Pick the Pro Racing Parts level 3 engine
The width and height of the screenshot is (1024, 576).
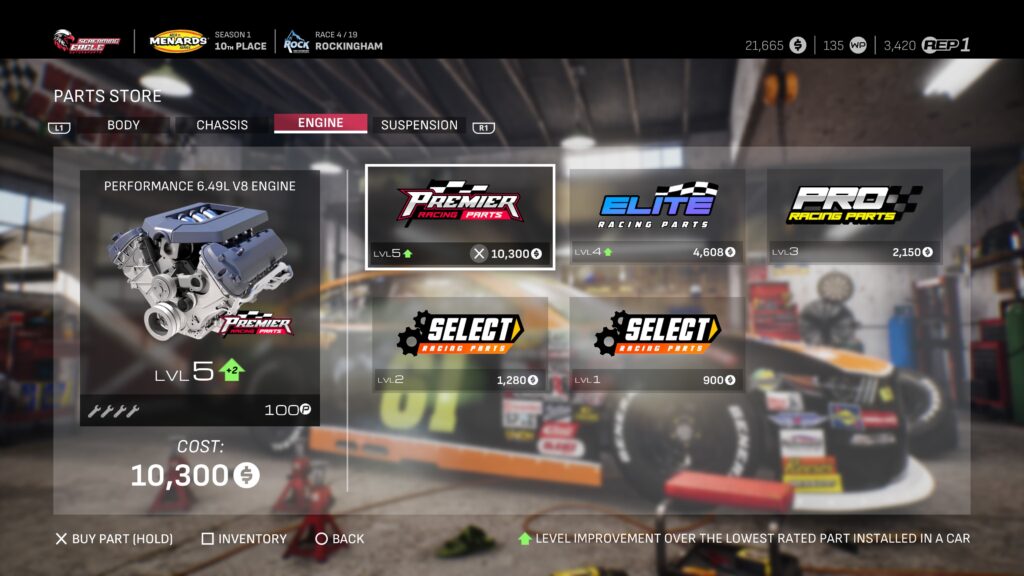coord(854,216)
